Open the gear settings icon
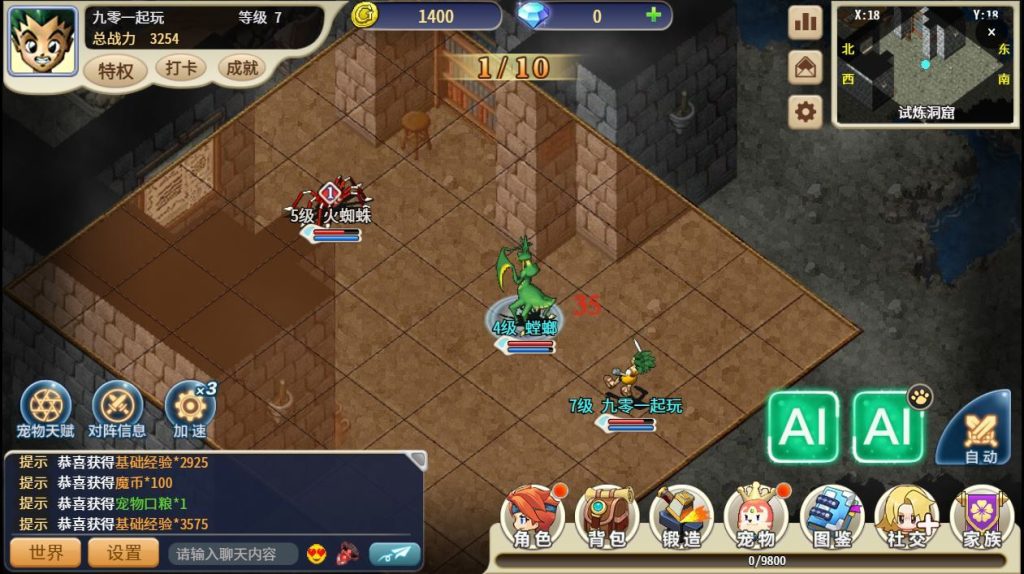This screenshot has height=574, width=1024. 805,111
